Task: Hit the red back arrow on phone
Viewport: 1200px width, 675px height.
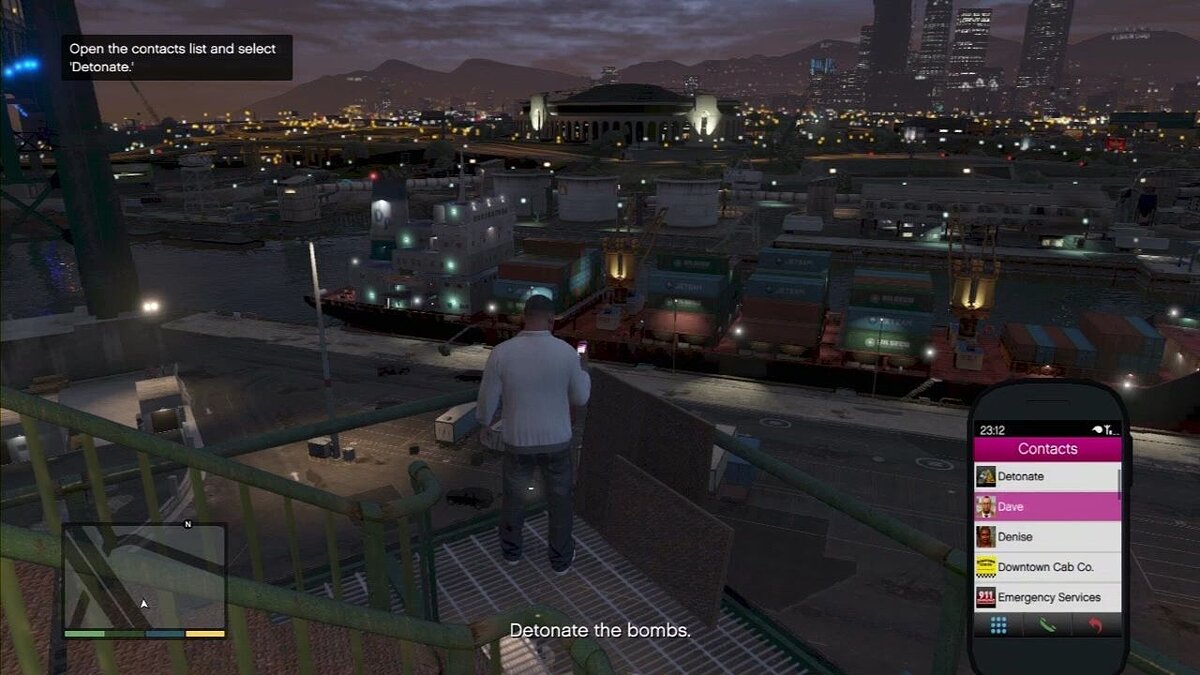Action: [x=1096, y=625]
